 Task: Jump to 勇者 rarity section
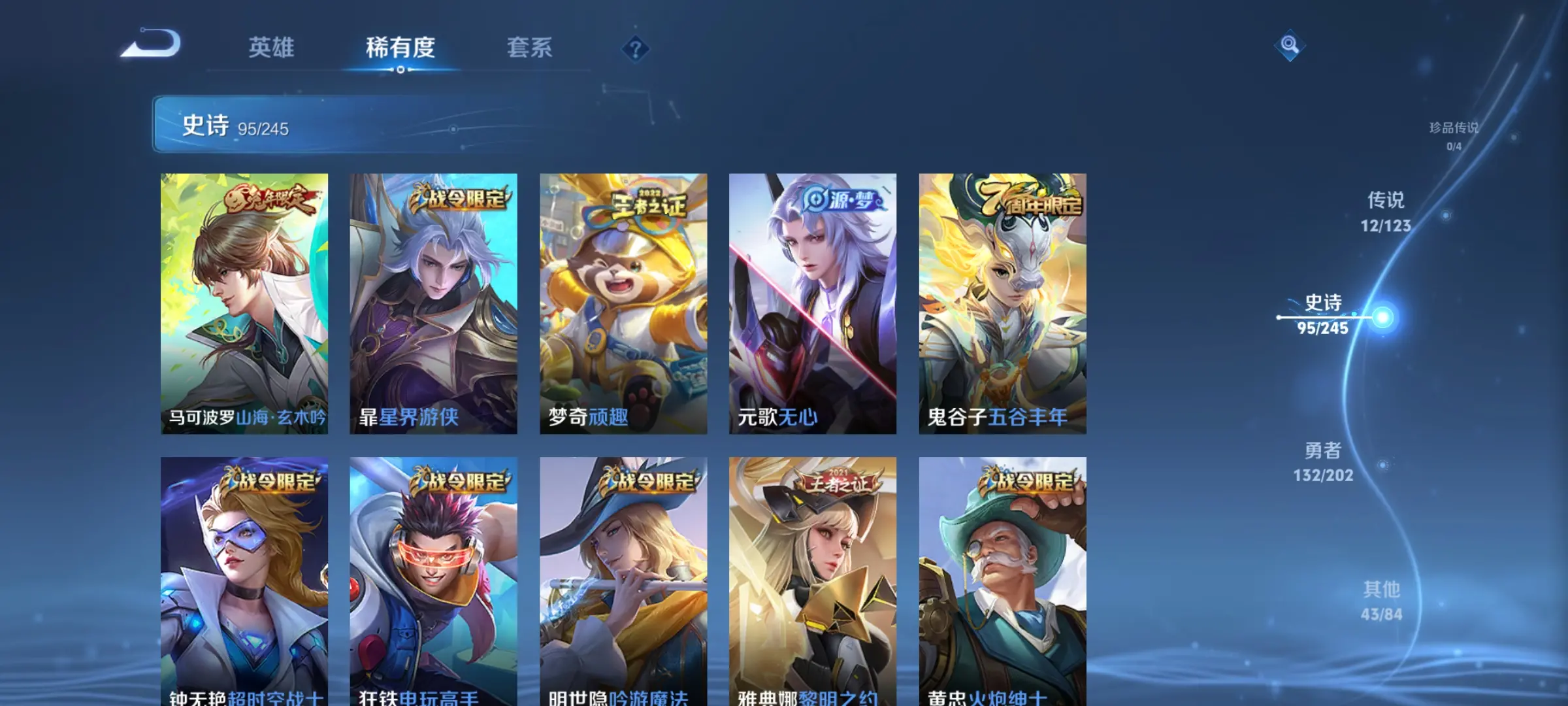click(x=1323, y=462)
